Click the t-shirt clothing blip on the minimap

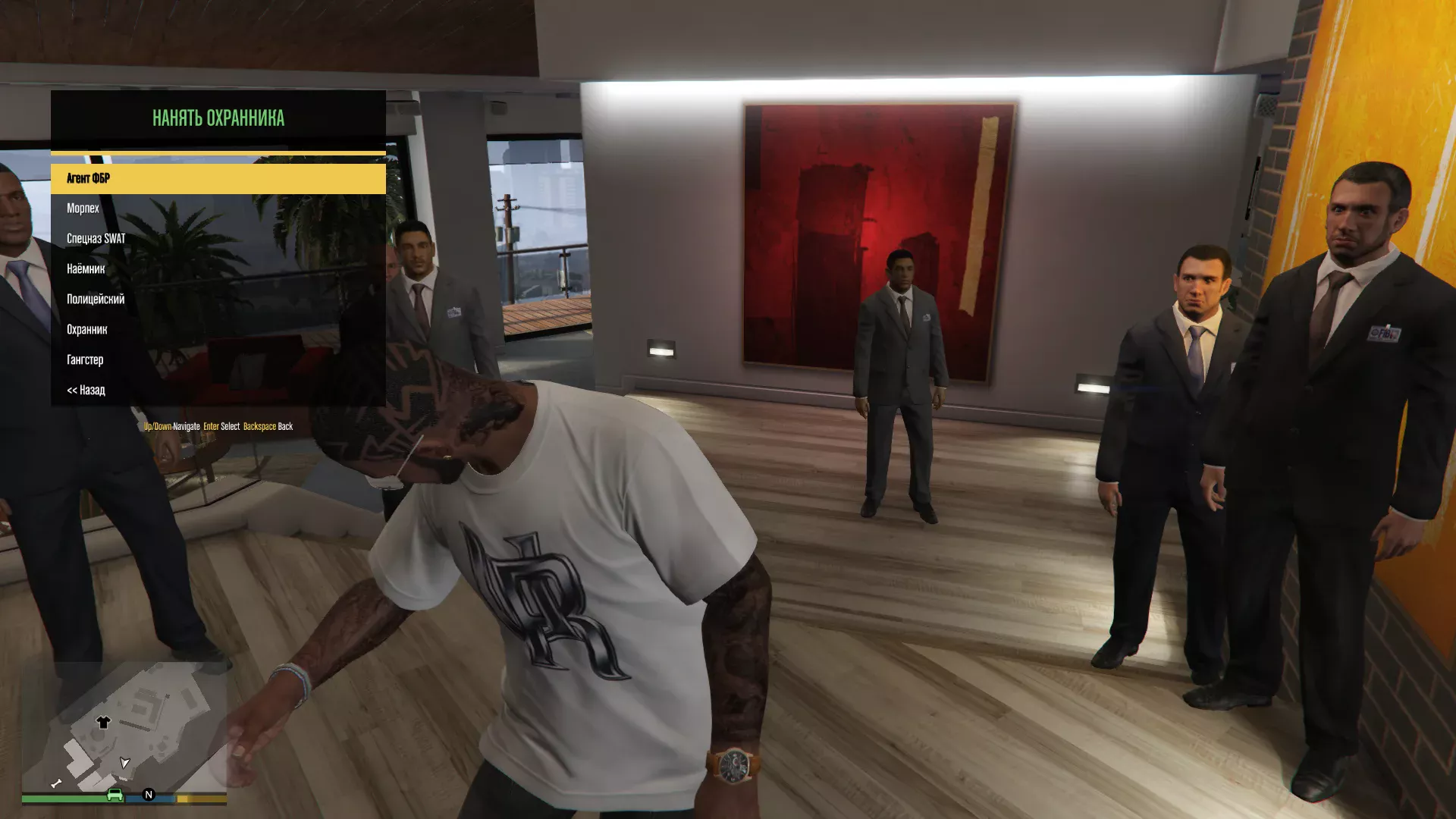(103, 722)
